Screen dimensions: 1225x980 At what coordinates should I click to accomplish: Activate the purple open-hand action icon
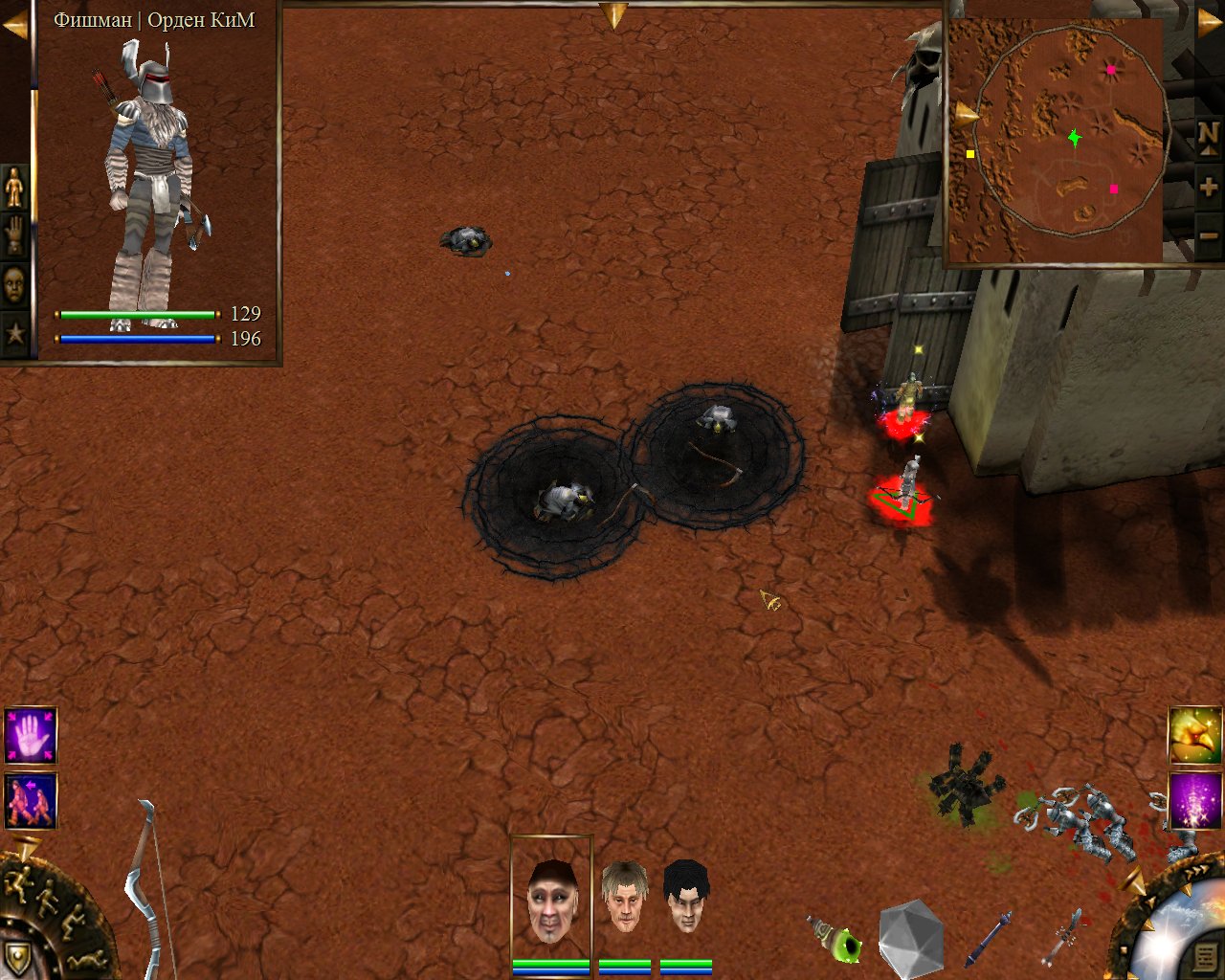(31, 736)
